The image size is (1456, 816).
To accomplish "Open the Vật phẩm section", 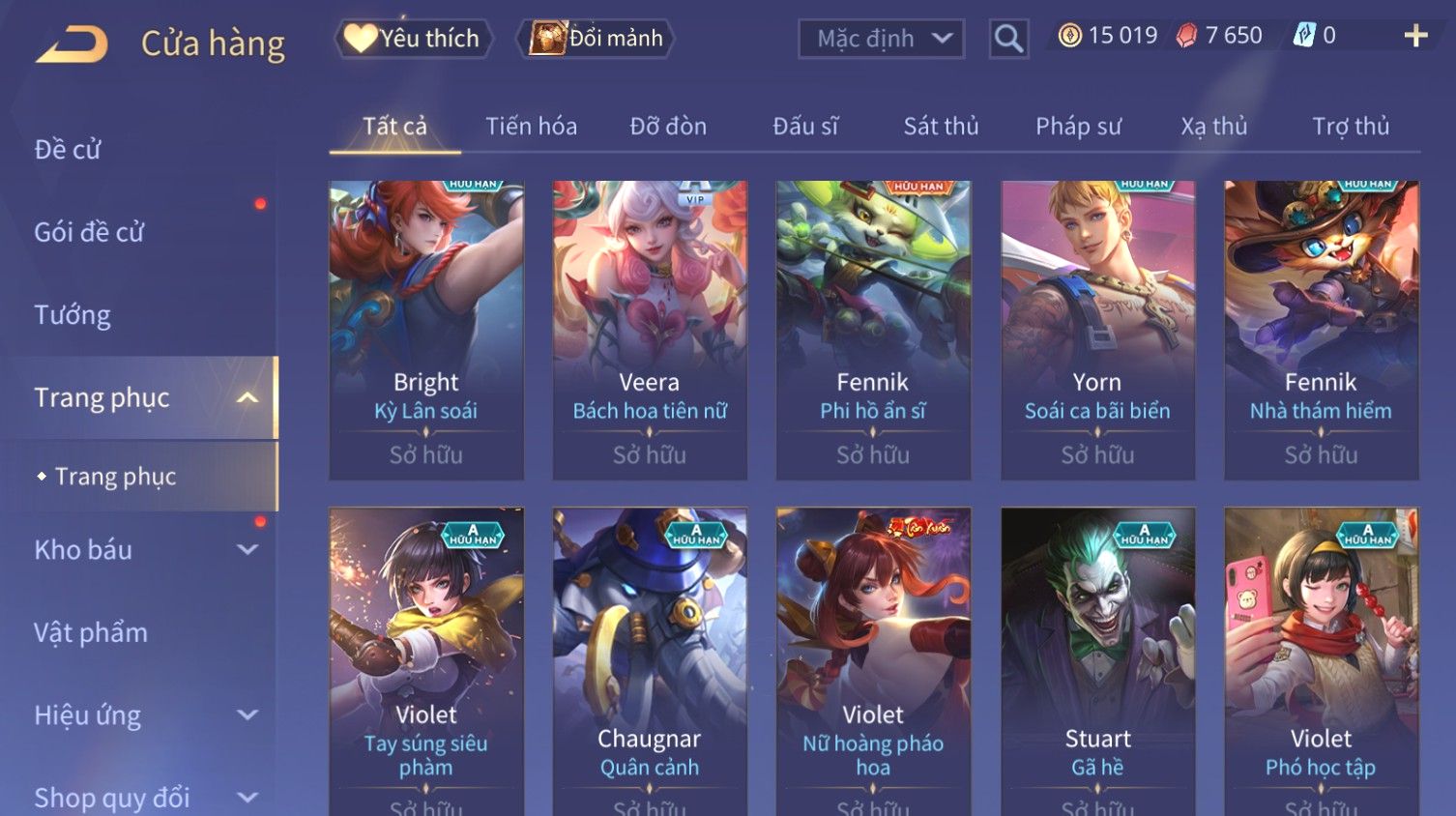I will [x=91, y=633].
